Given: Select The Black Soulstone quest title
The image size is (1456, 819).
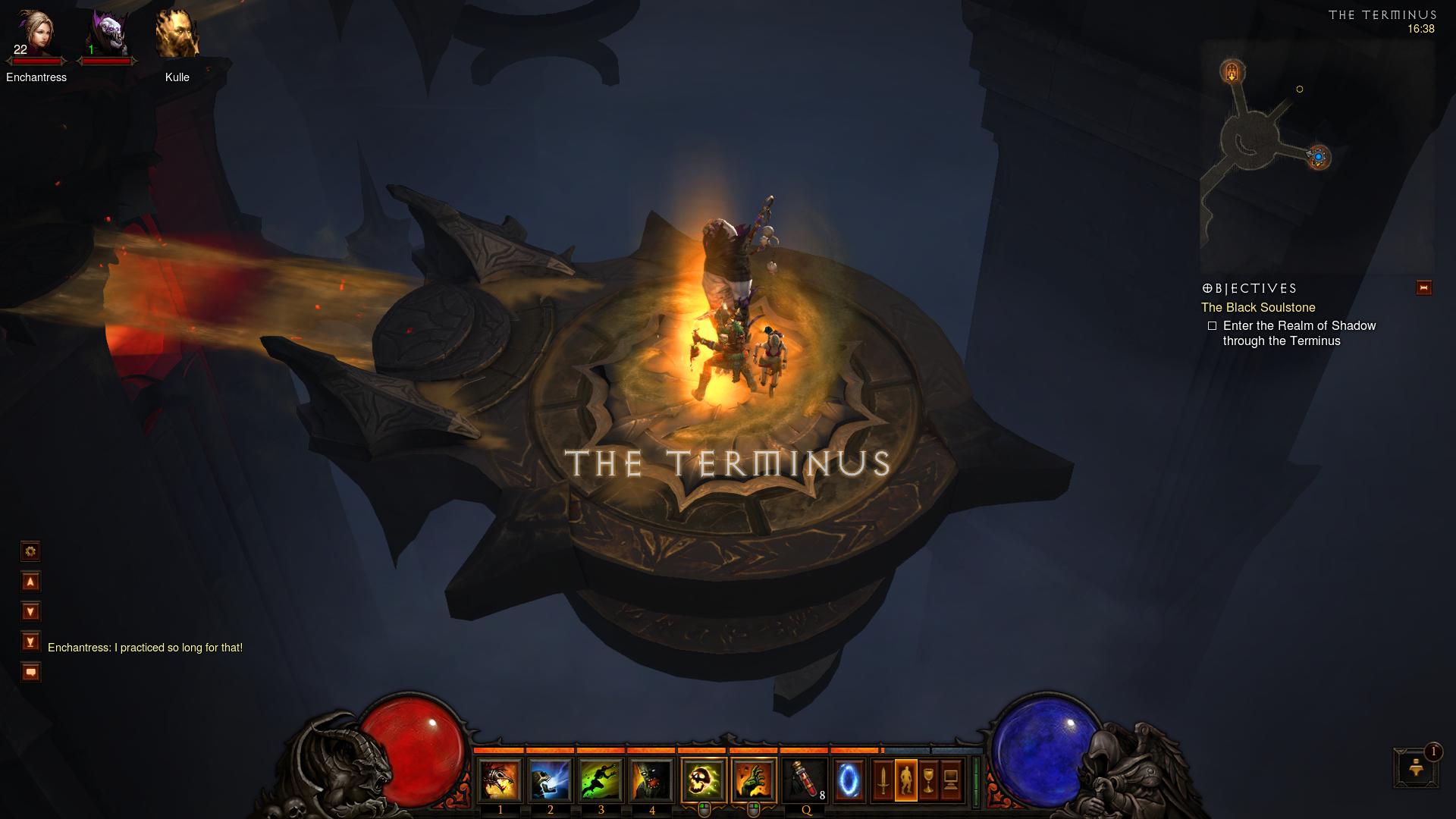Looking at the screenshot, I should coord(1257,307).
